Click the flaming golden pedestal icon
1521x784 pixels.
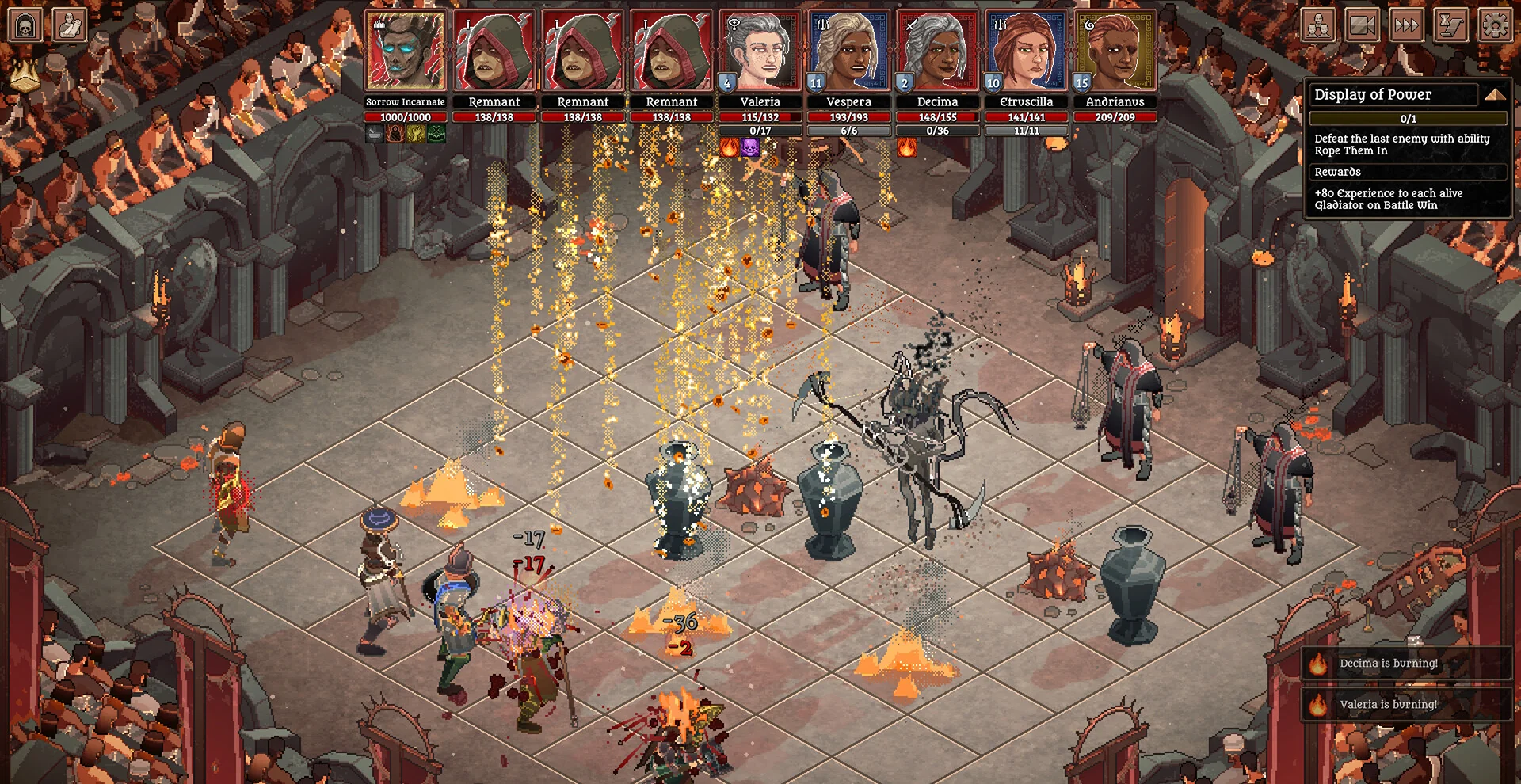click(x=25, y=75)
